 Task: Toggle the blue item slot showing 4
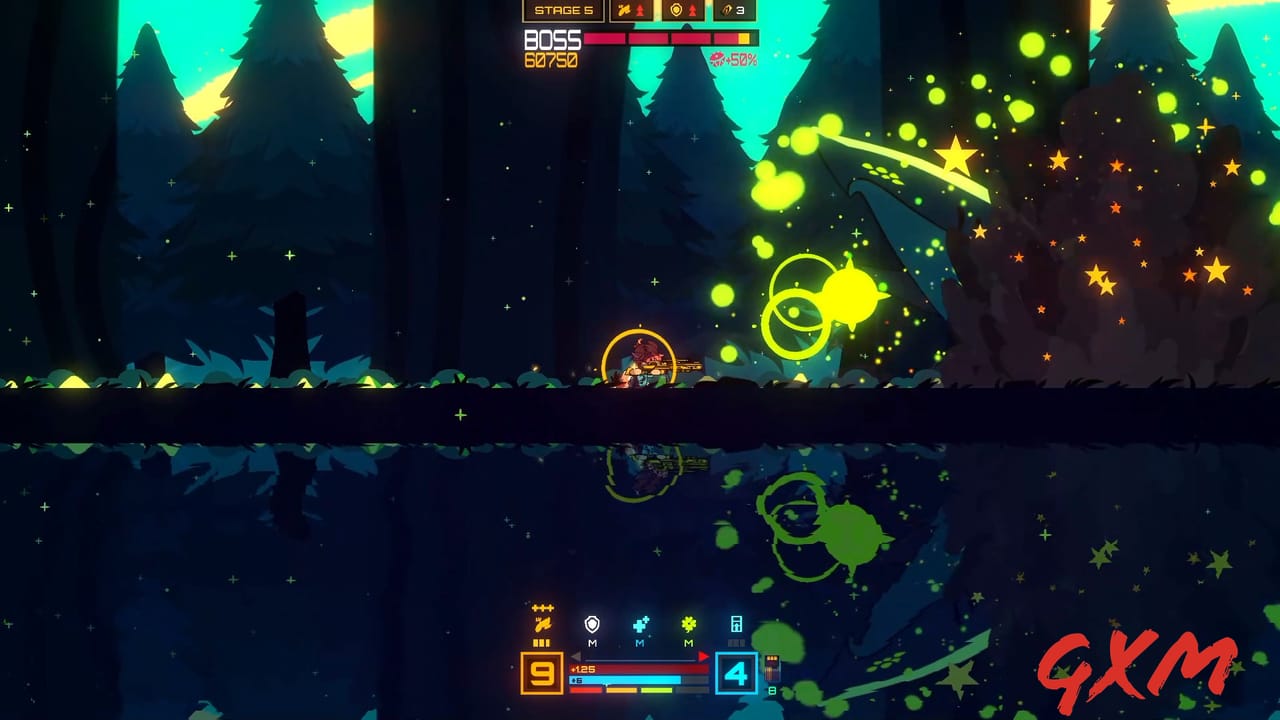click(x=737, y=673)
